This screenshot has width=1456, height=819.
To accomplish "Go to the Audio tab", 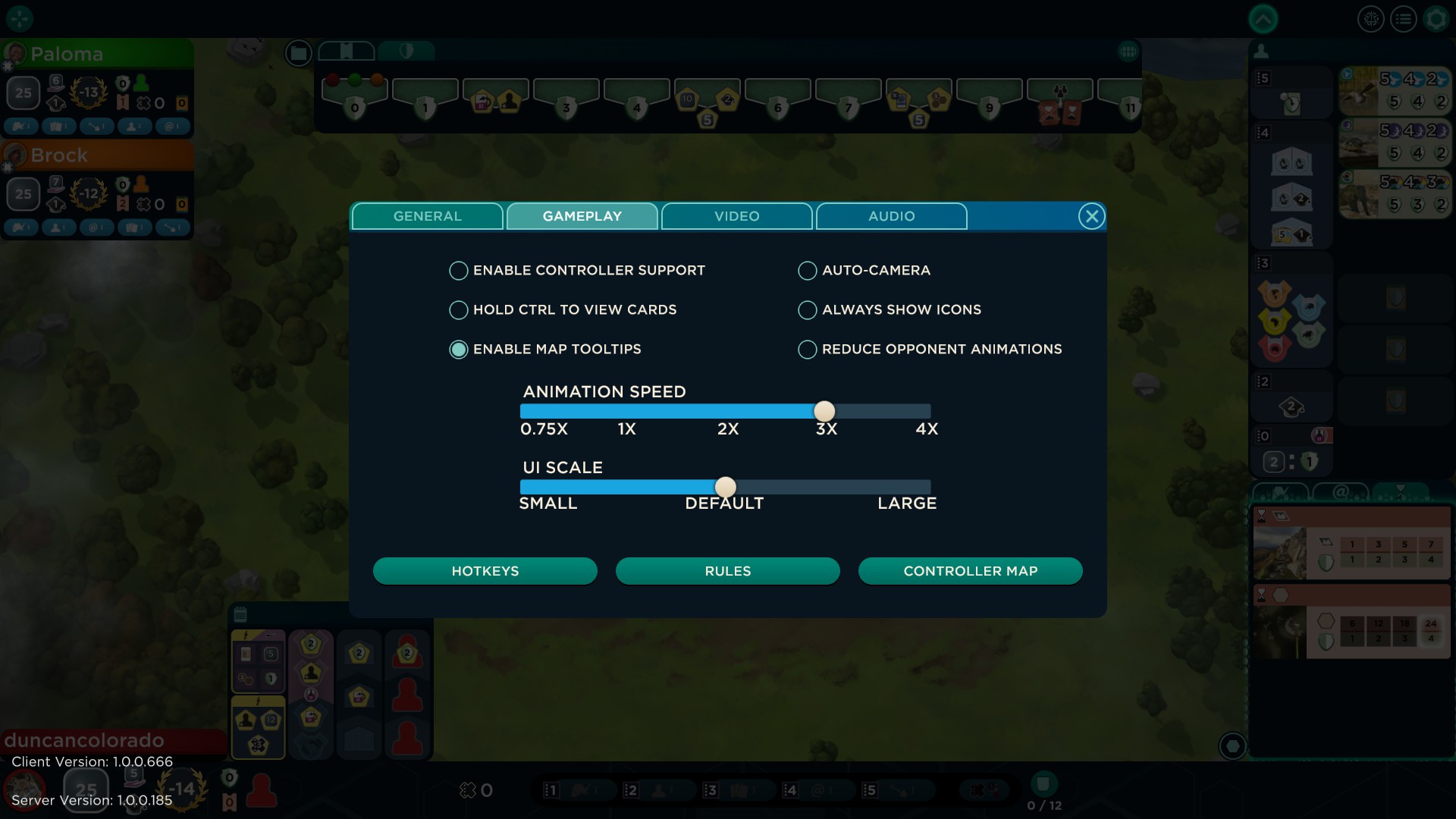I will [x=891, y=216].
